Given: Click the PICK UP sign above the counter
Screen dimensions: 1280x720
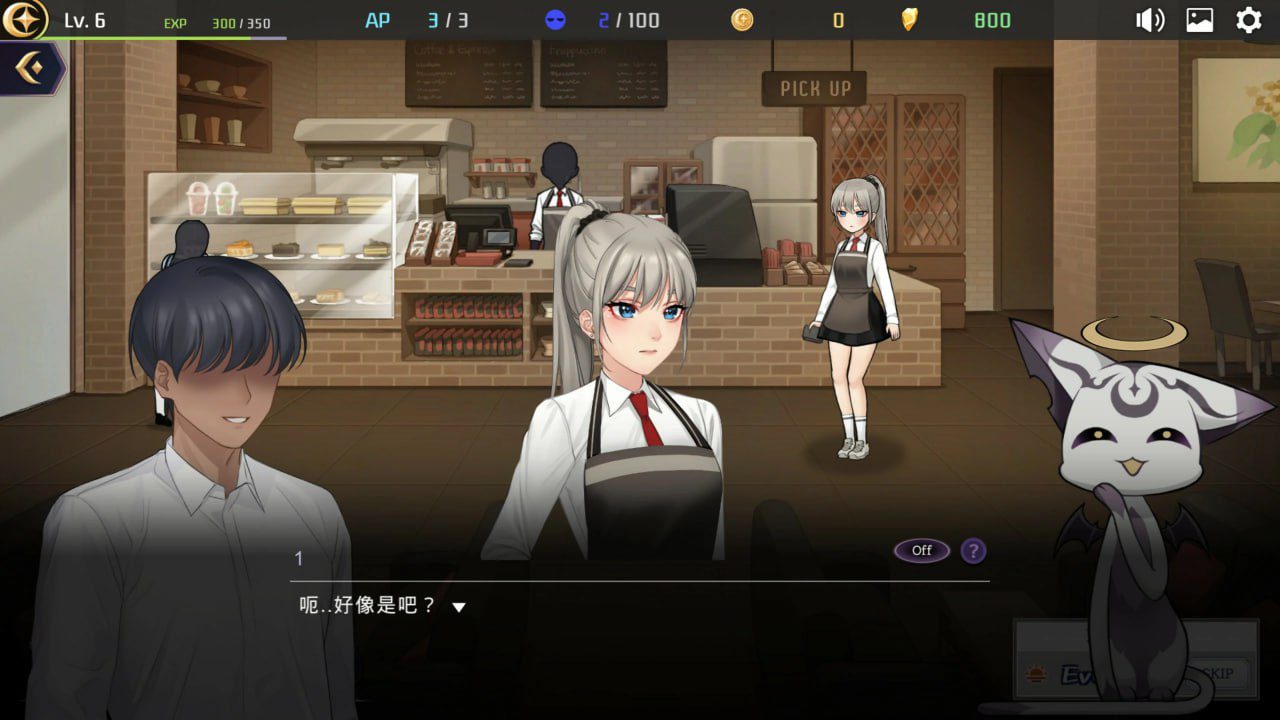Looking at the screenshot, I should tap(816, 88).
